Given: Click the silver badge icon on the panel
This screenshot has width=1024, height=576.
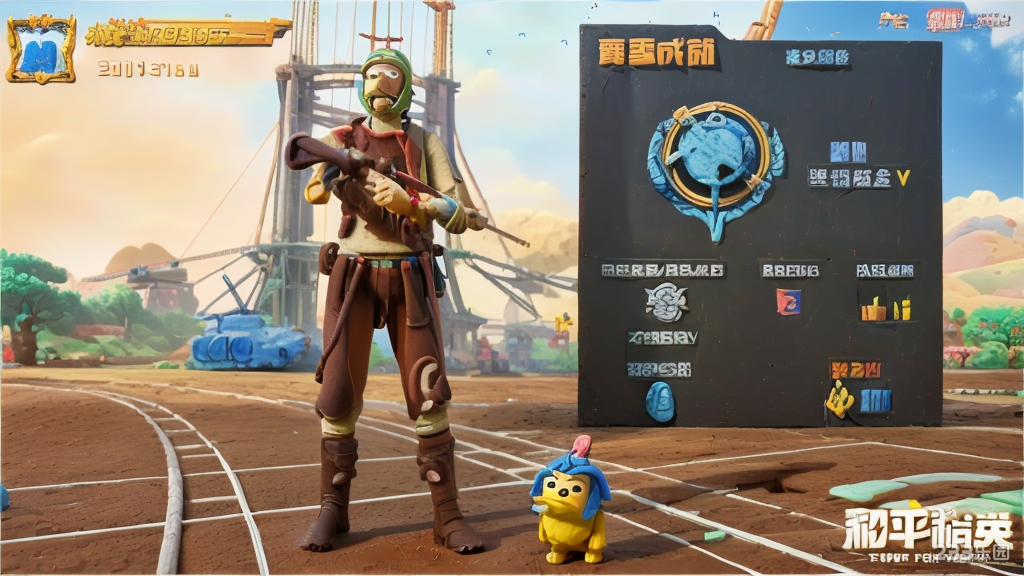Looking at the screenshot, I should point(666,302).
